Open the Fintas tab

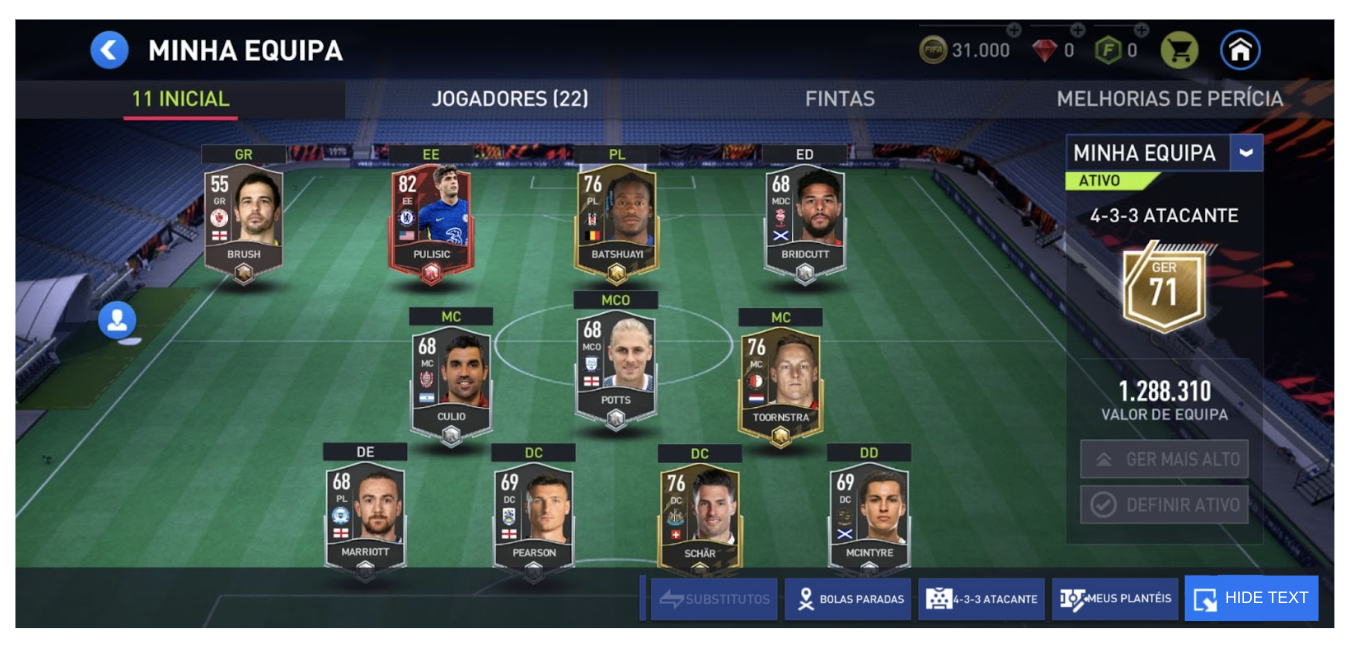tap(839, 99)
